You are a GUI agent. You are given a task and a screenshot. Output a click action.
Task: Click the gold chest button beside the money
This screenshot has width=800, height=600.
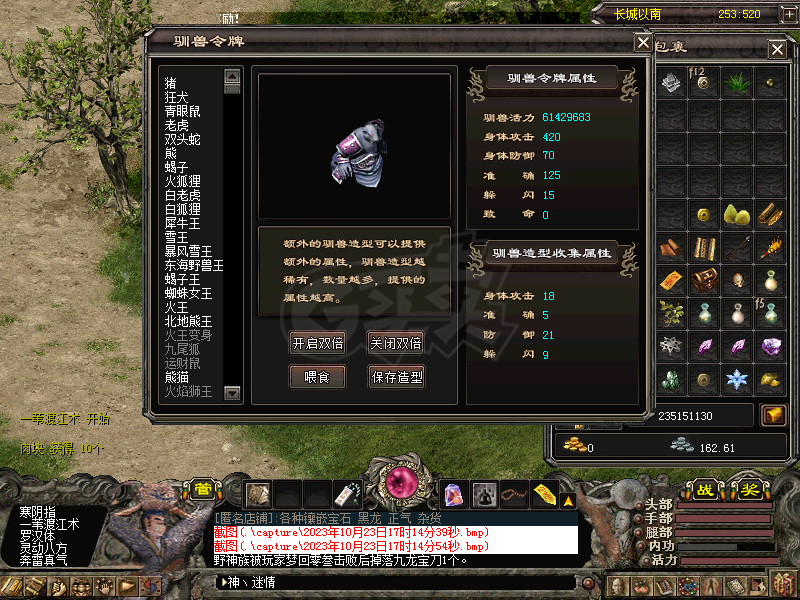click(x=772, y=415)
